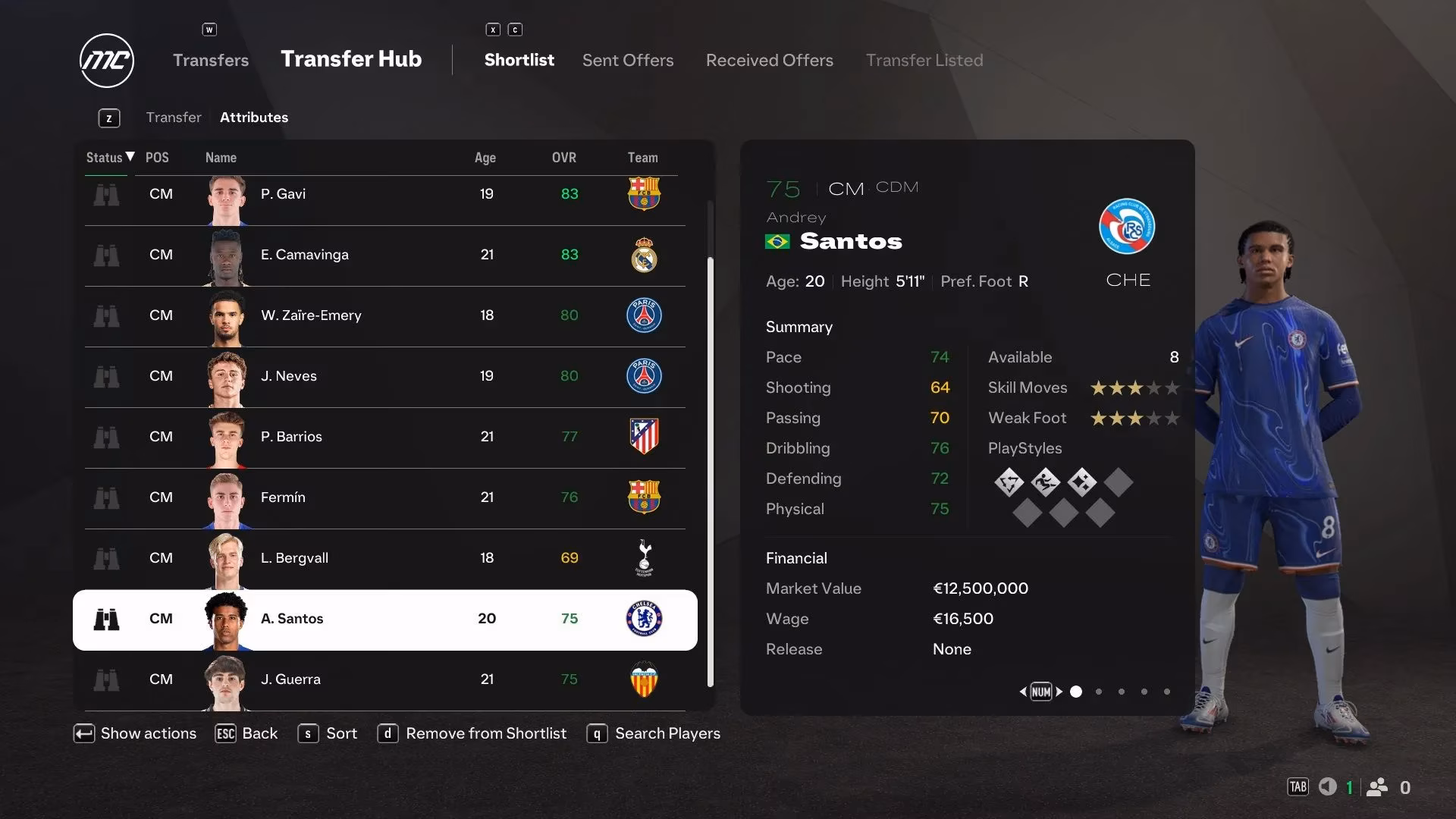Switch to the Transfer sub-tab
1456x819 pixels.
pos(174,118)
